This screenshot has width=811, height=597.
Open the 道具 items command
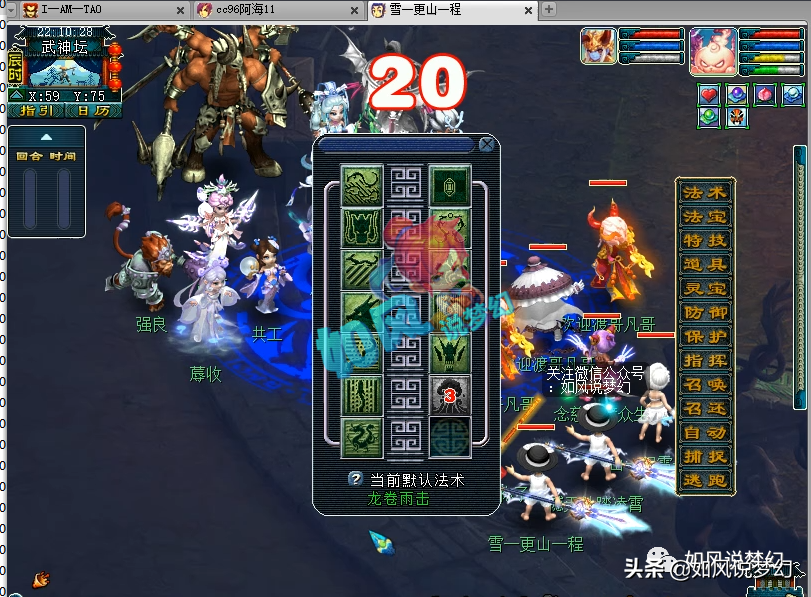click(x=704, y=265)
